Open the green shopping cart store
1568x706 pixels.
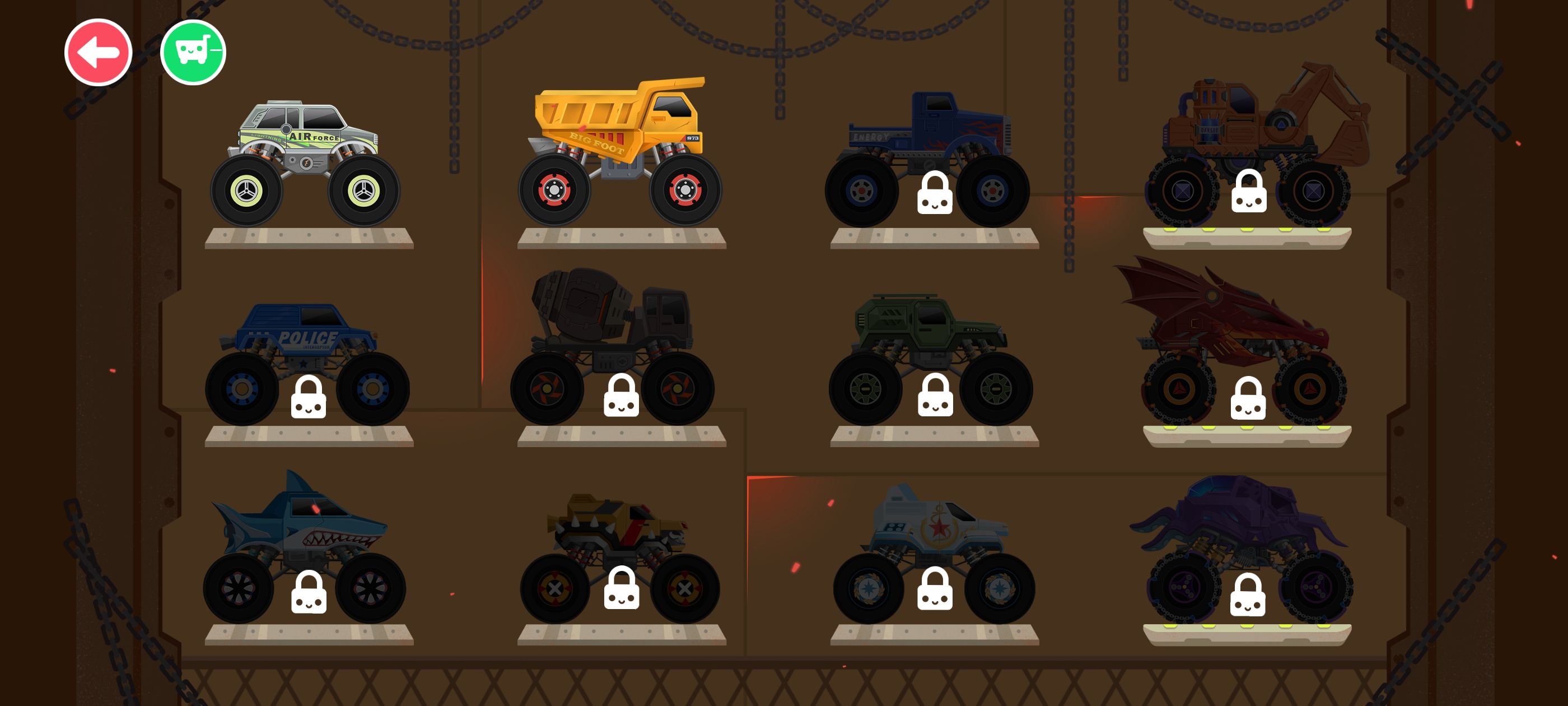[193, 52]
